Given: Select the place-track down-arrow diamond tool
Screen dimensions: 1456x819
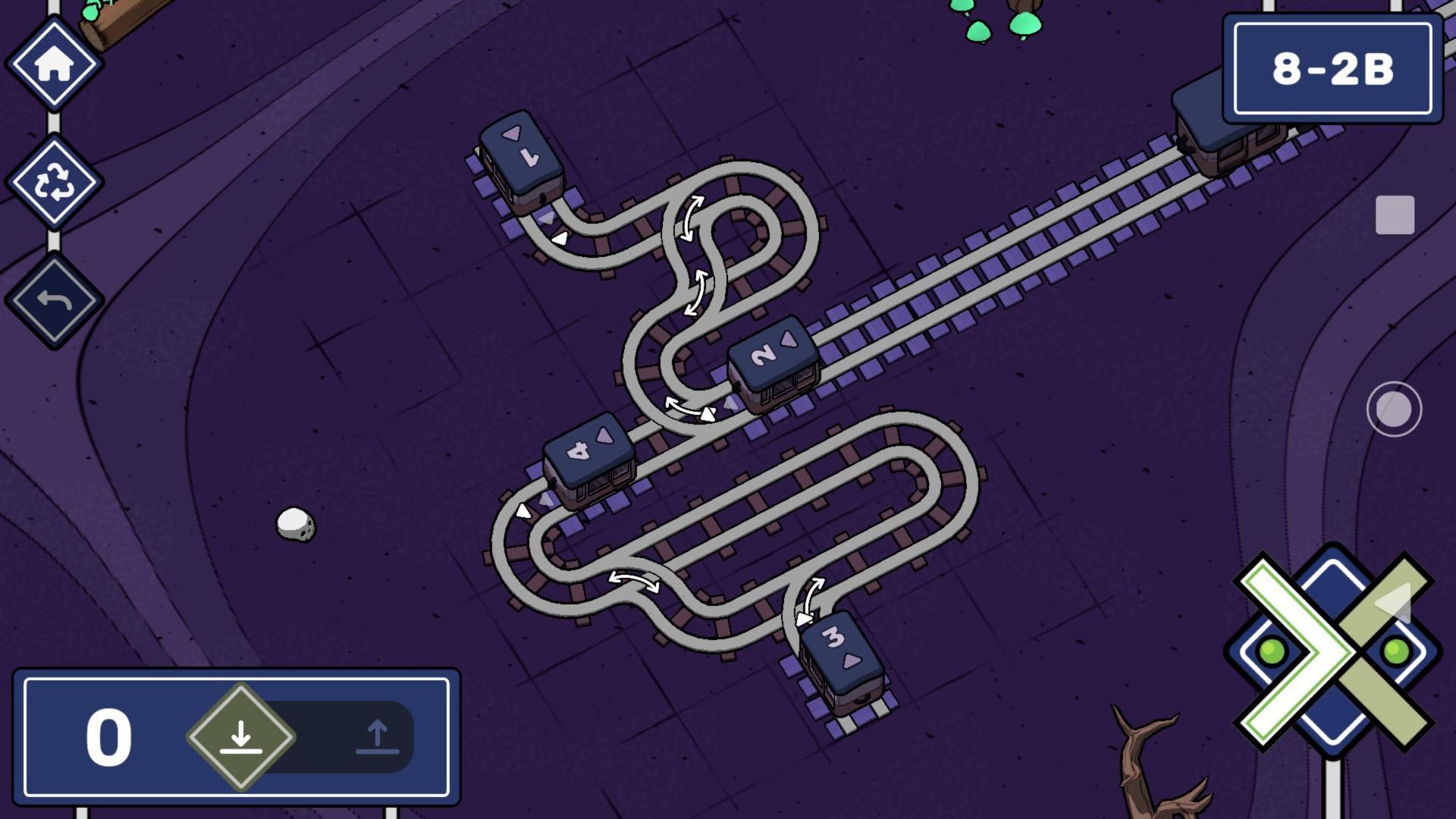Looking at the screenshot, I should (241, 734).
